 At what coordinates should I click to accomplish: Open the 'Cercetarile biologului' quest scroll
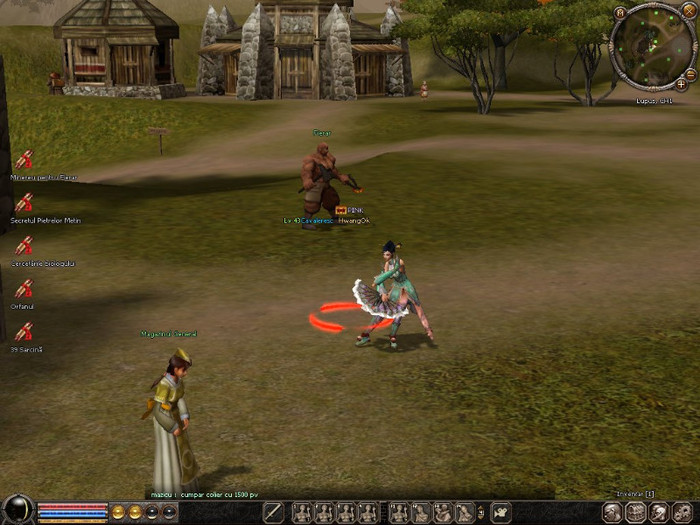click(x=23, y=246)
